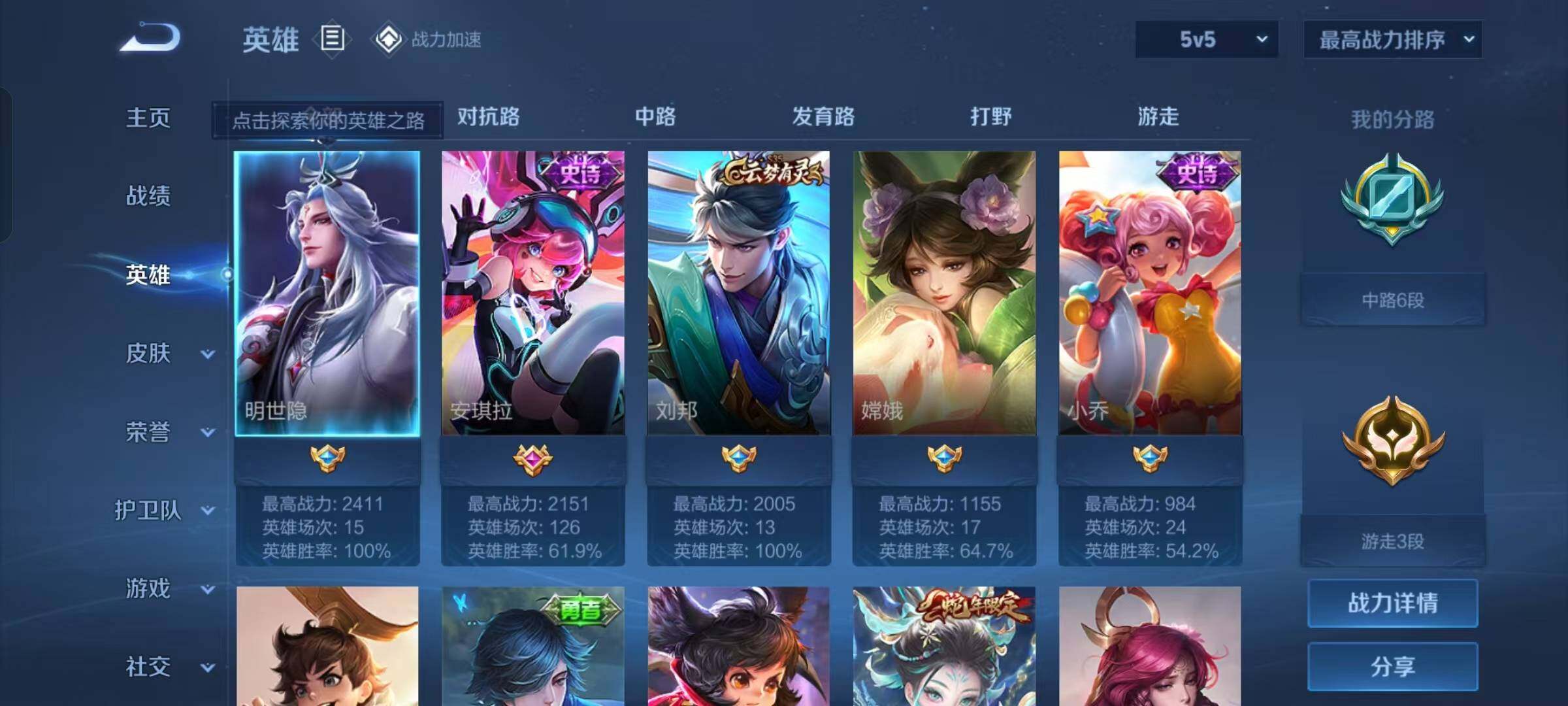
Task: Select the 发育路 lane tab
Action: point(823,117)
